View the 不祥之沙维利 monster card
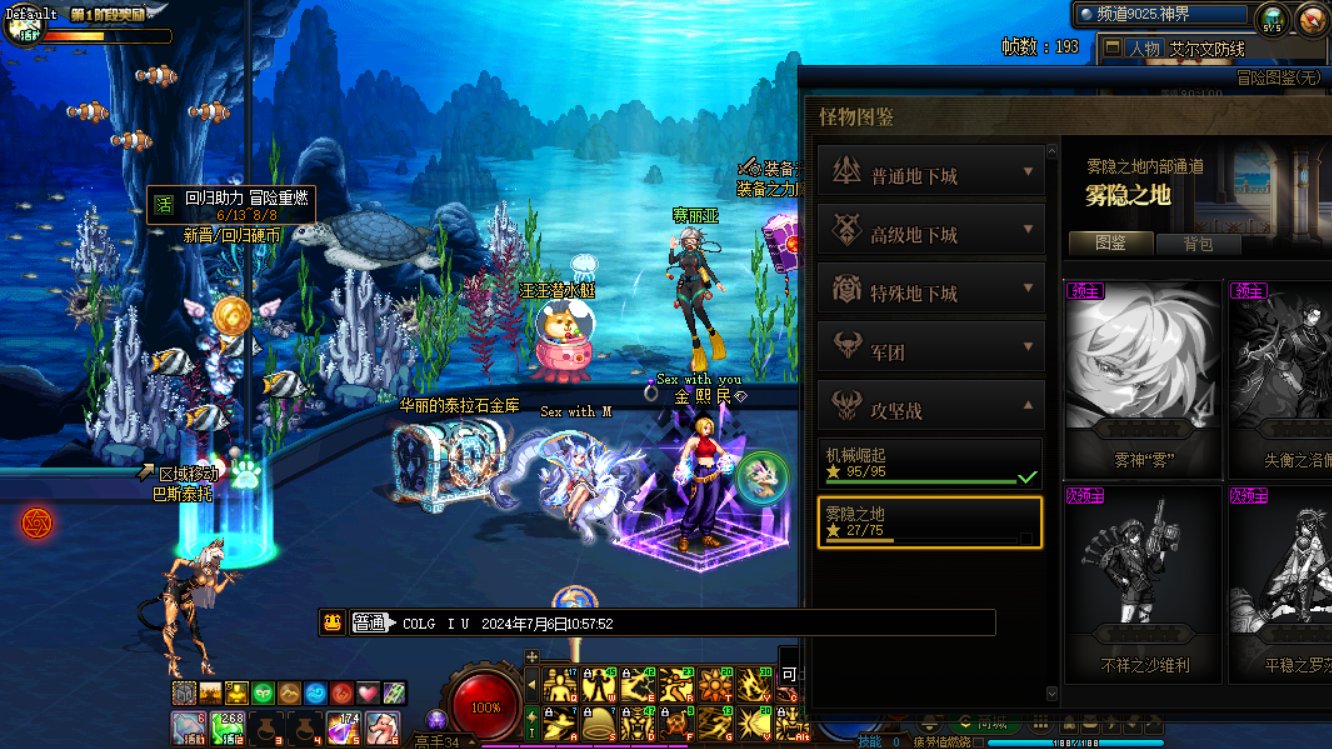This screenshot has width=1332, height=749. (x=1143, y=583)
